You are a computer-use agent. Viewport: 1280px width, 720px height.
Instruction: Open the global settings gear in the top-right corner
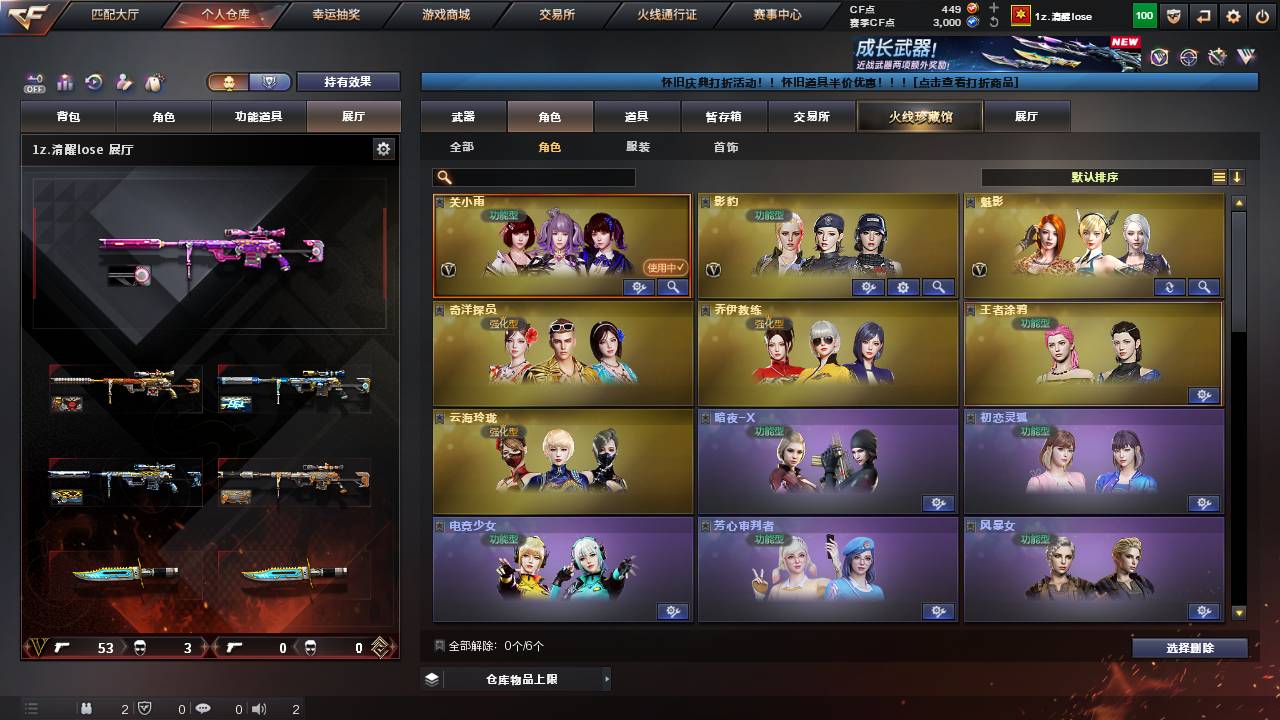click(1233, 16)
